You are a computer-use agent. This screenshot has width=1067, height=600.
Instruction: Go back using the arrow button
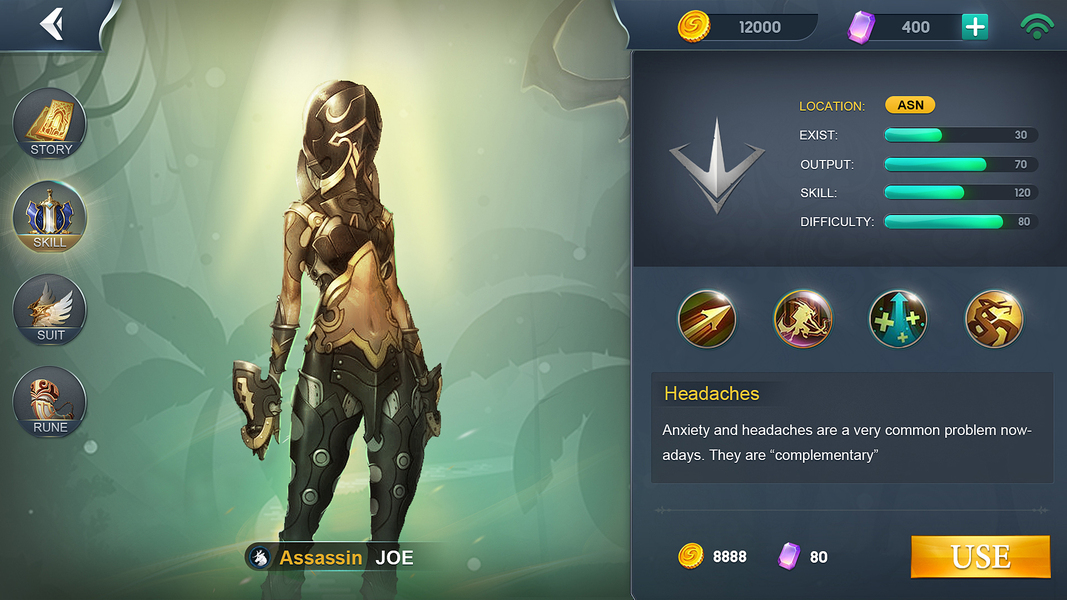[51, 24]
